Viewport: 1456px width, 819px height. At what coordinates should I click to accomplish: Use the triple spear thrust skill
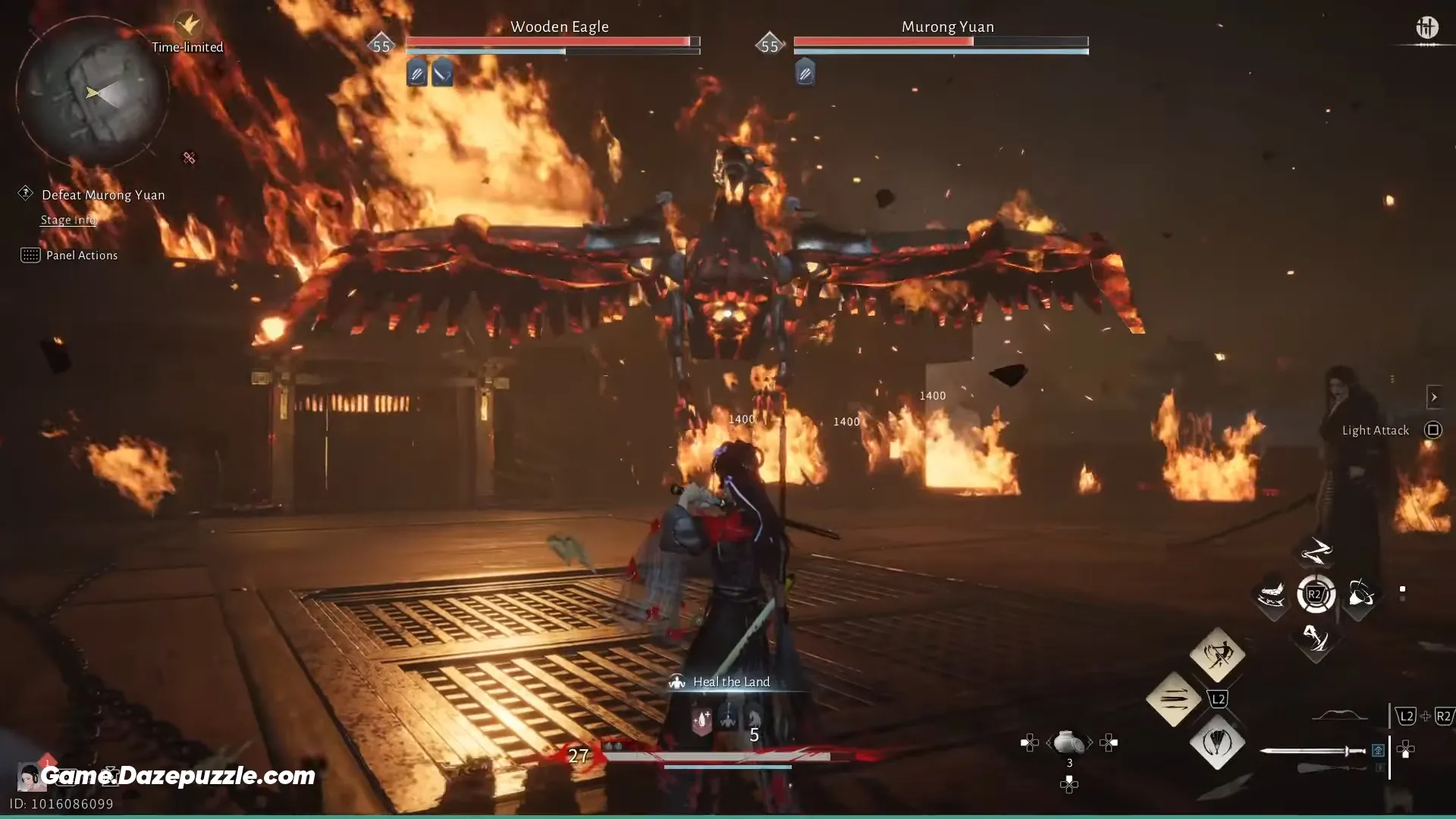1173,698
